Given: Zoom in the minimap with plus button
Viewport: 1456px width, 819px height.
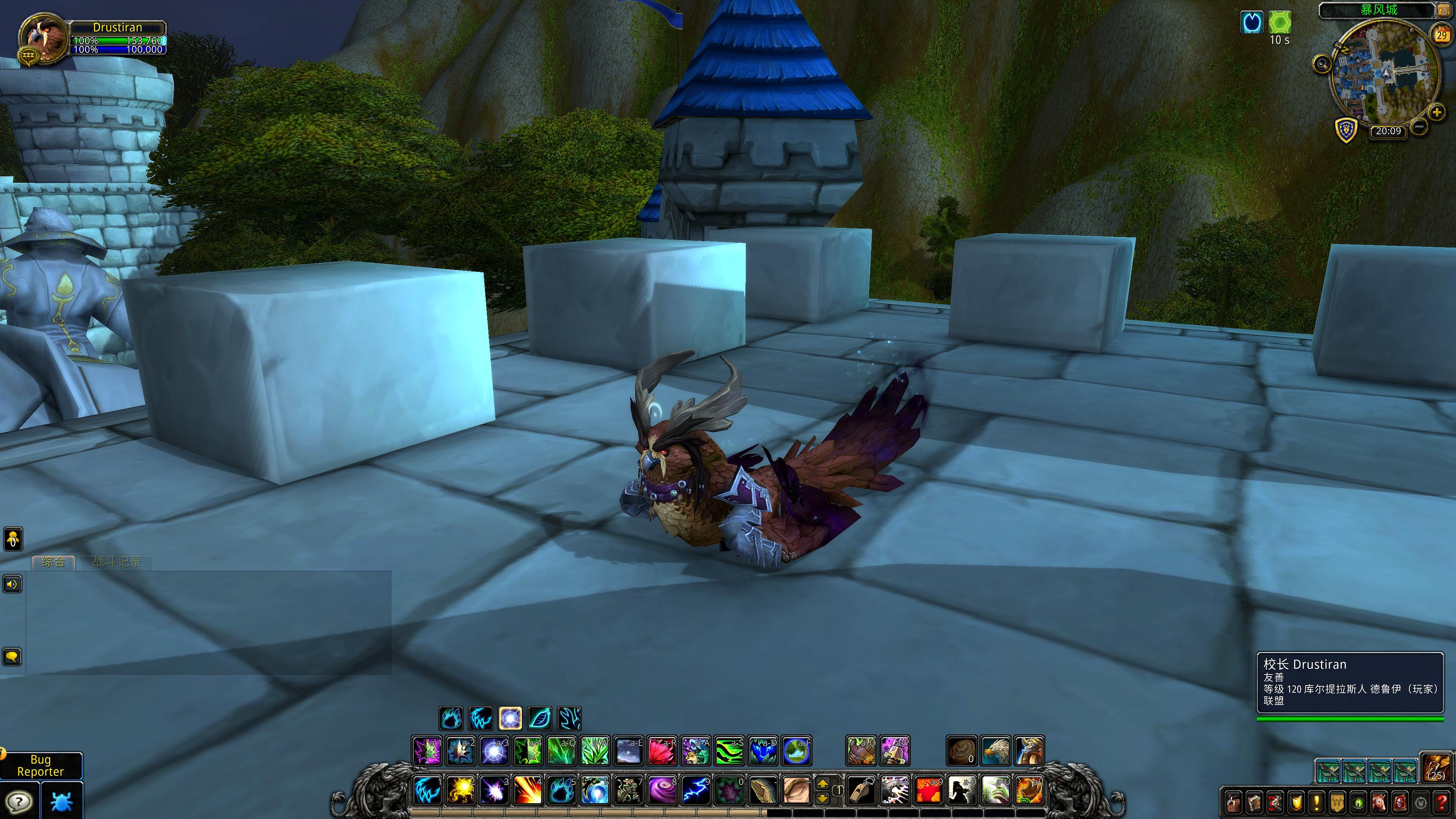Looking at the screenshot, I should pos(1436,112).
